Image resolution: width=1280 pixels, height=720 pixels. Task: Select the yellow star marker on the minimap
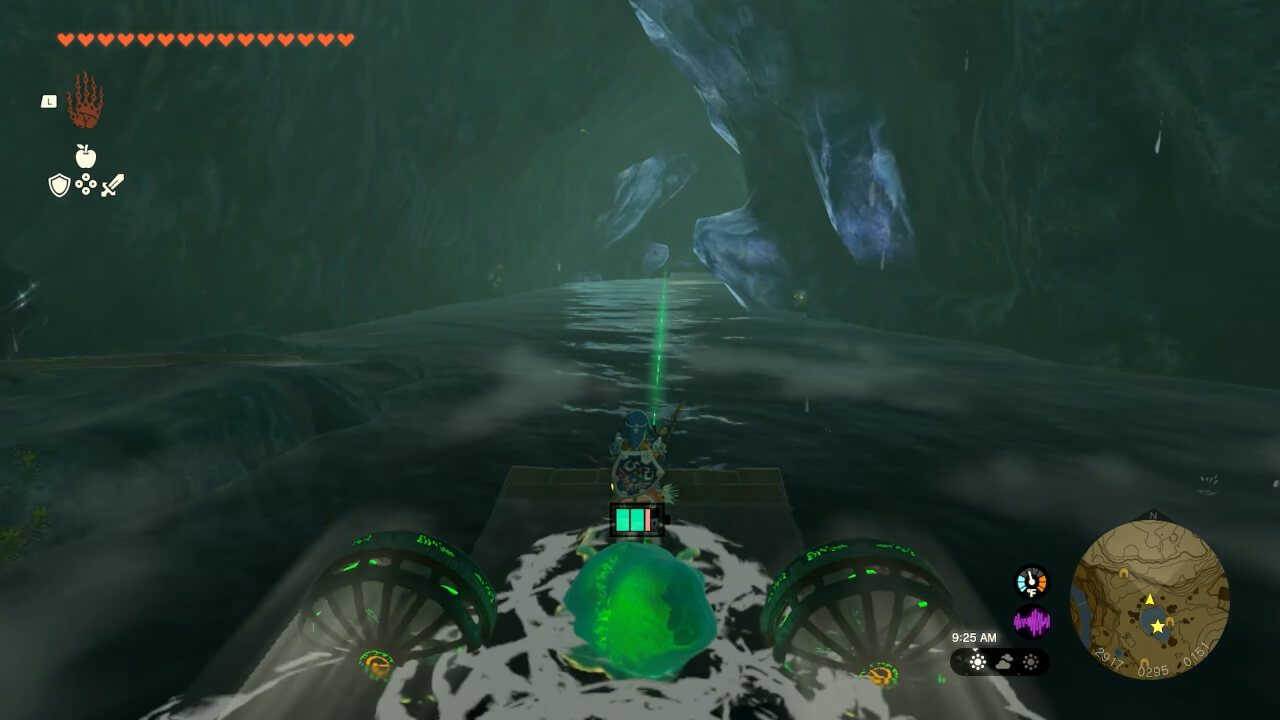pyautogui.click(x=1159, y=627)
